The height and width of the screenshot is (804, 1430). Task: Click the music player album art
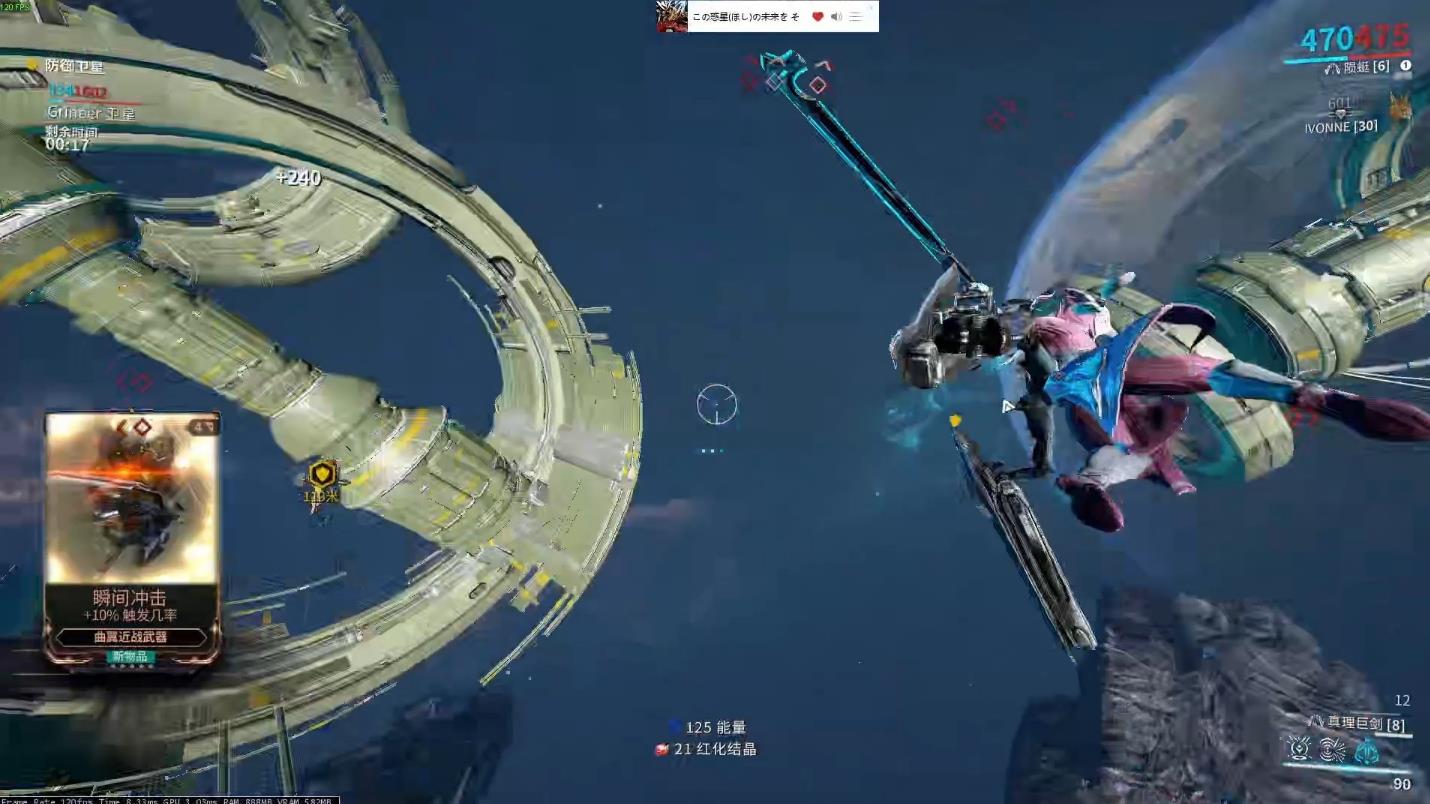point(671,16)
